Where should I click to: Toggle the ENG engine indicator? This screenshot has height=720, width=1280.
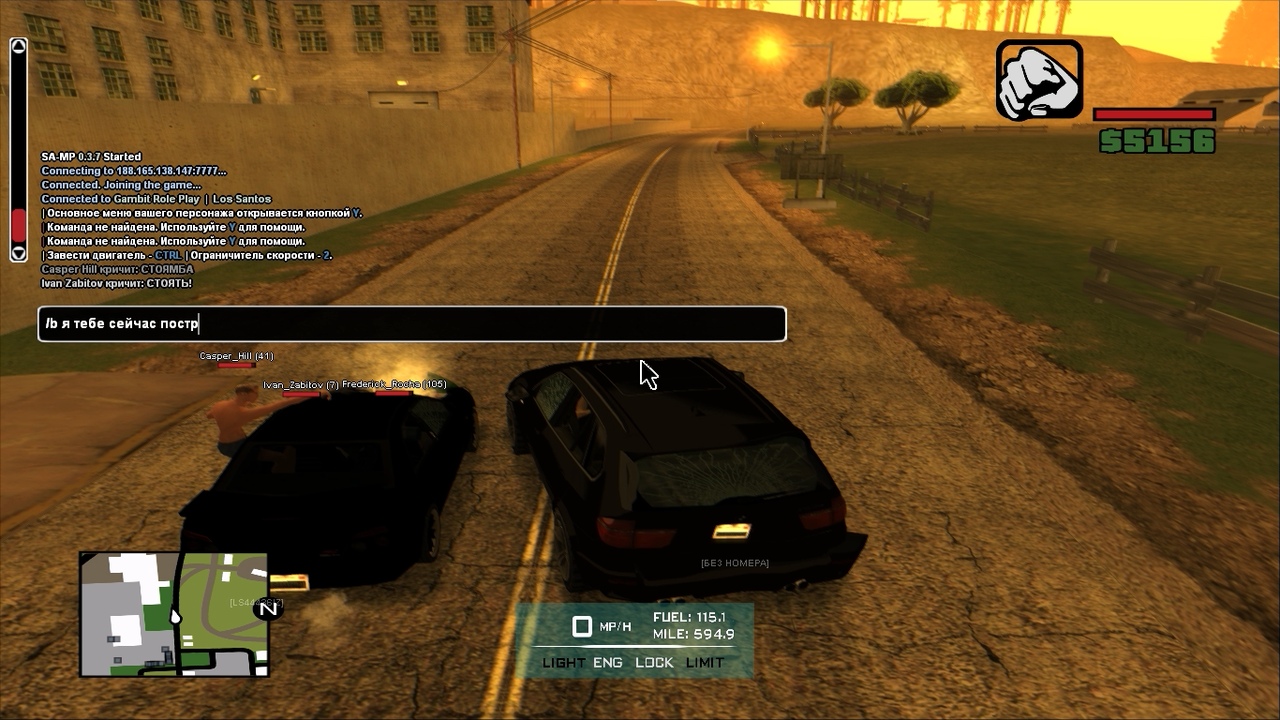(x=608, y=663)
